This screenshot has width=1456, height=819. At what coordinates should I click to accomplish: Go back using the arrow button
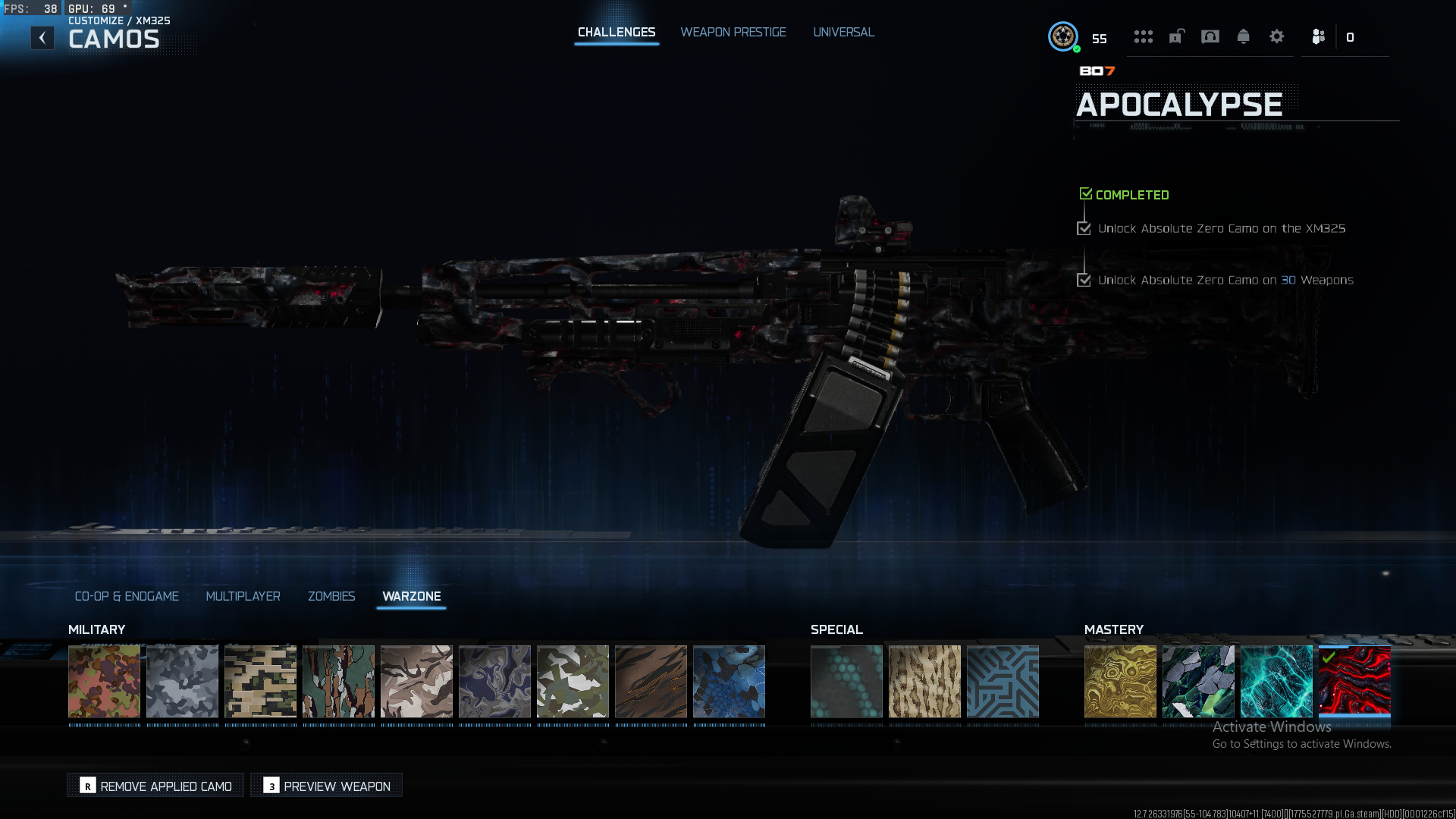click(42, 38)
